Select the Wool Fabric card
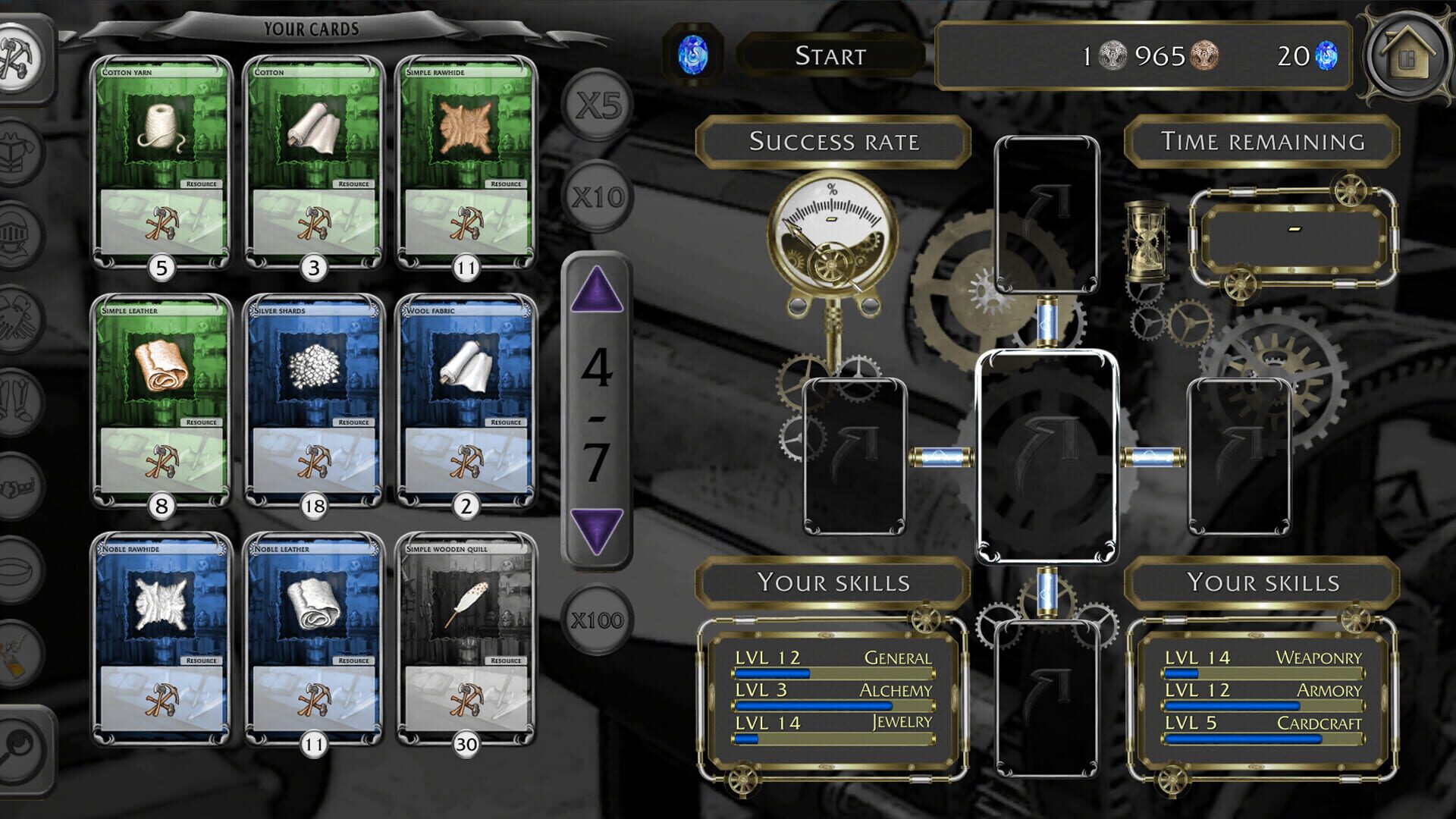This screenshot has height=819, width=1456. click(466, 401)
